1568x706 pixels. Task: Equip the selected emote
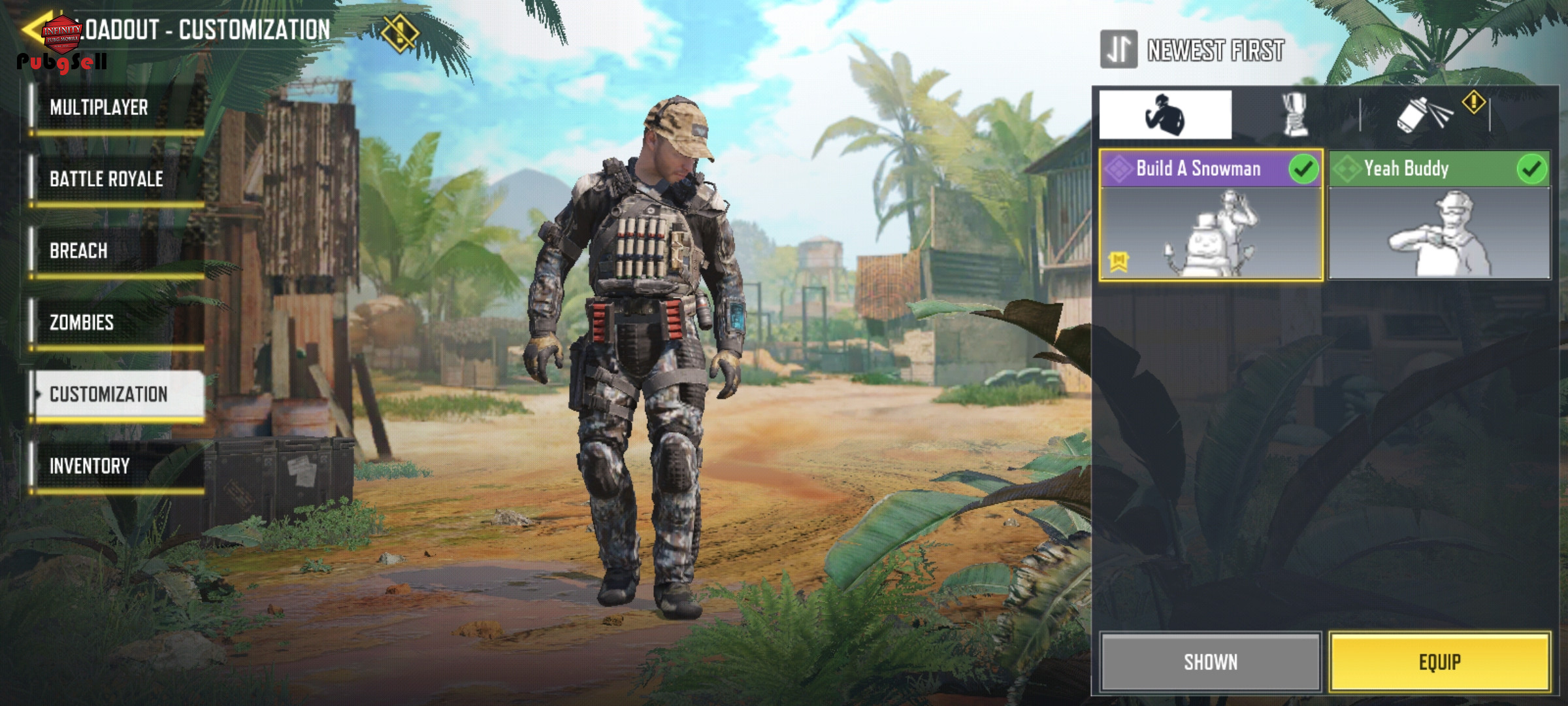point(1439,662)
